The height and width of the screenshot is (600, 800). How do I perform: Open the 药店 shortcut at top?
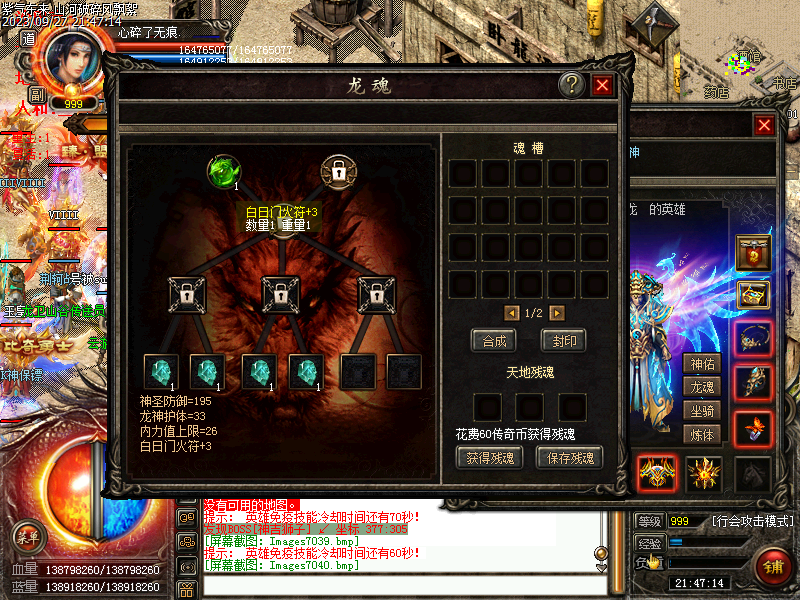click(x=715, y=93)
